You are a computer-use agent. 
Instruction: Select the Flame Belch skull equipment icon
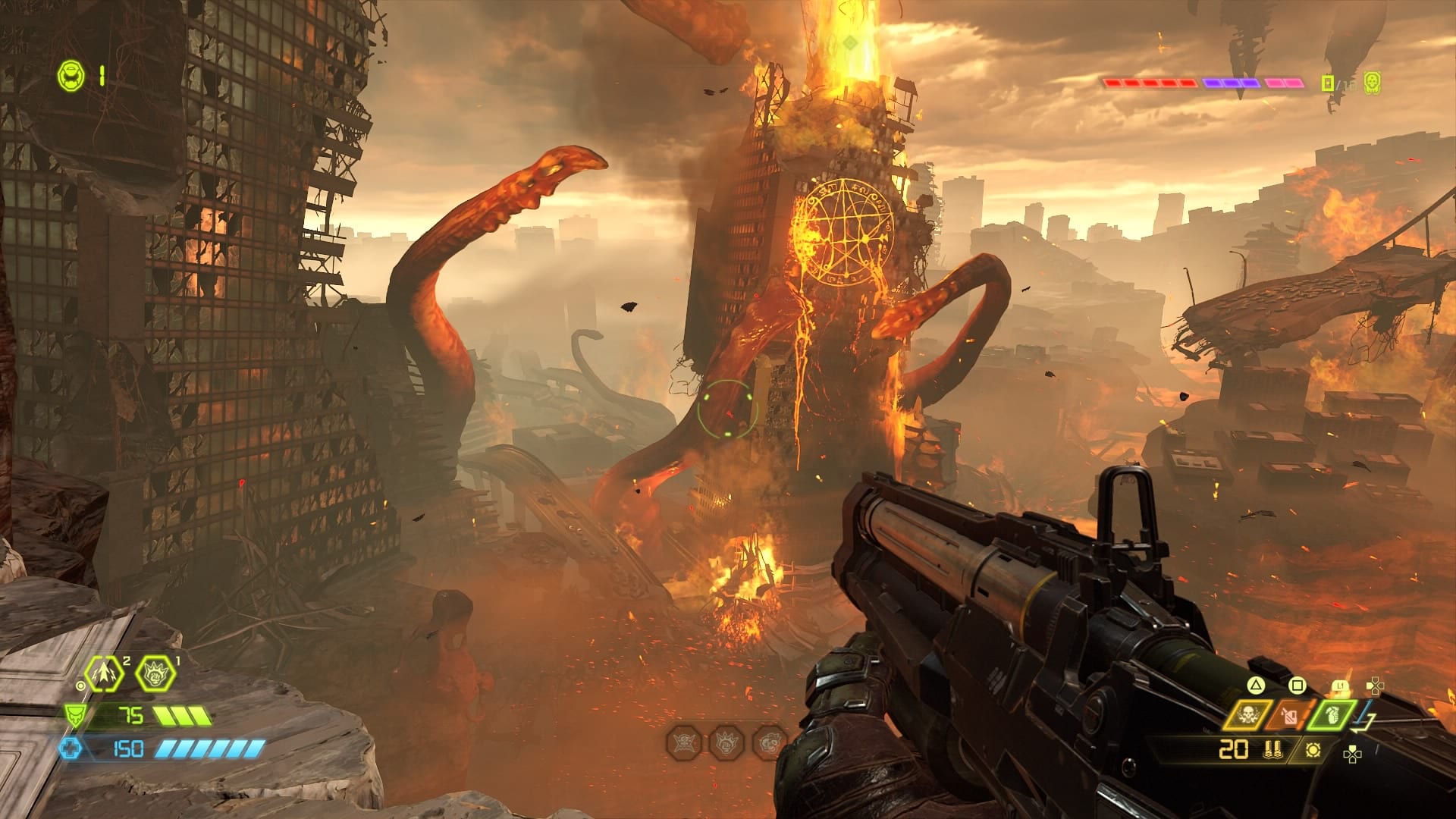click(1247, 714)
